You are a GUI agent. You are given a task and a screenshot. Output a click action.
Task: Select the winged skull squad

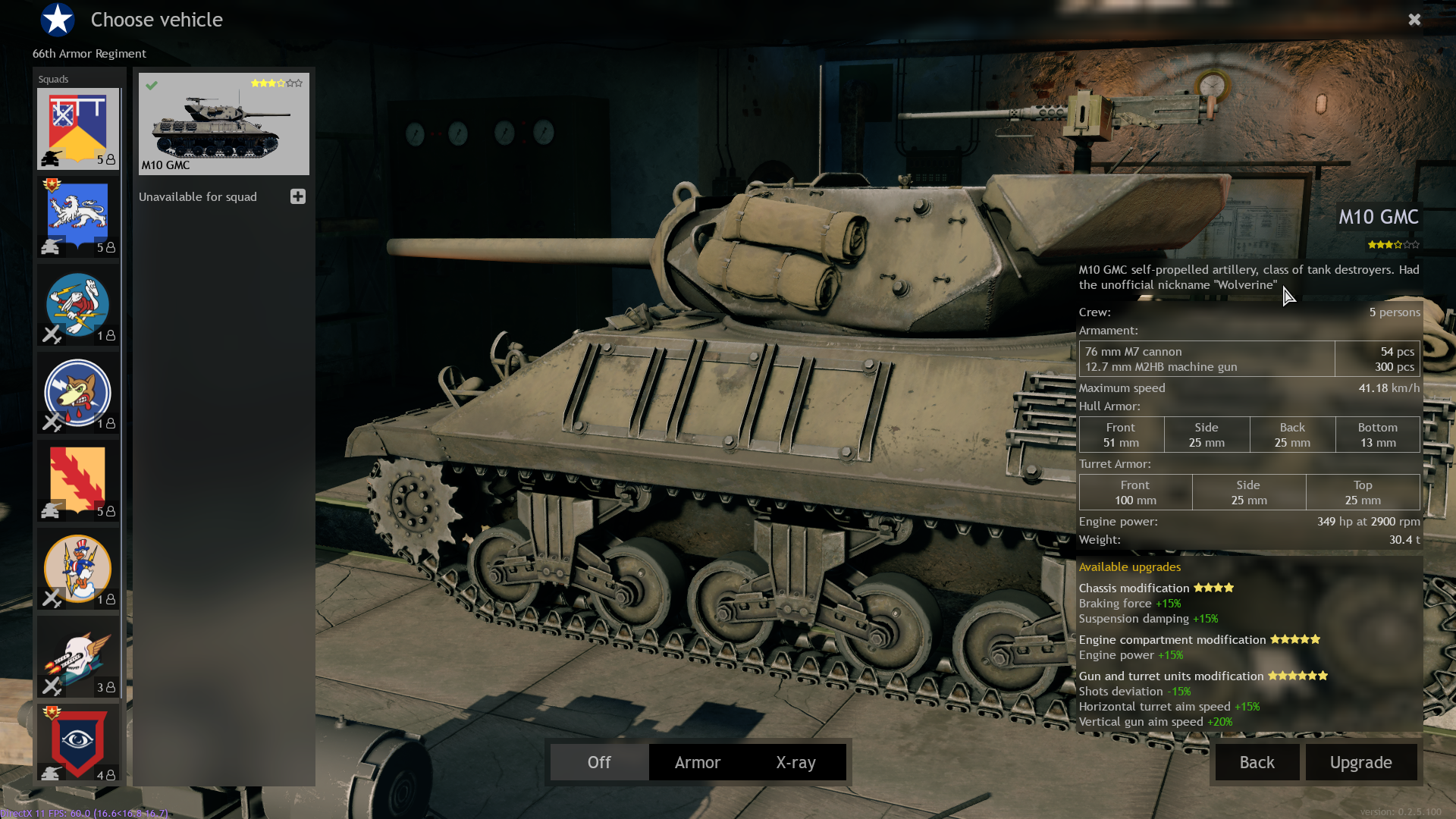pos(78,657)
